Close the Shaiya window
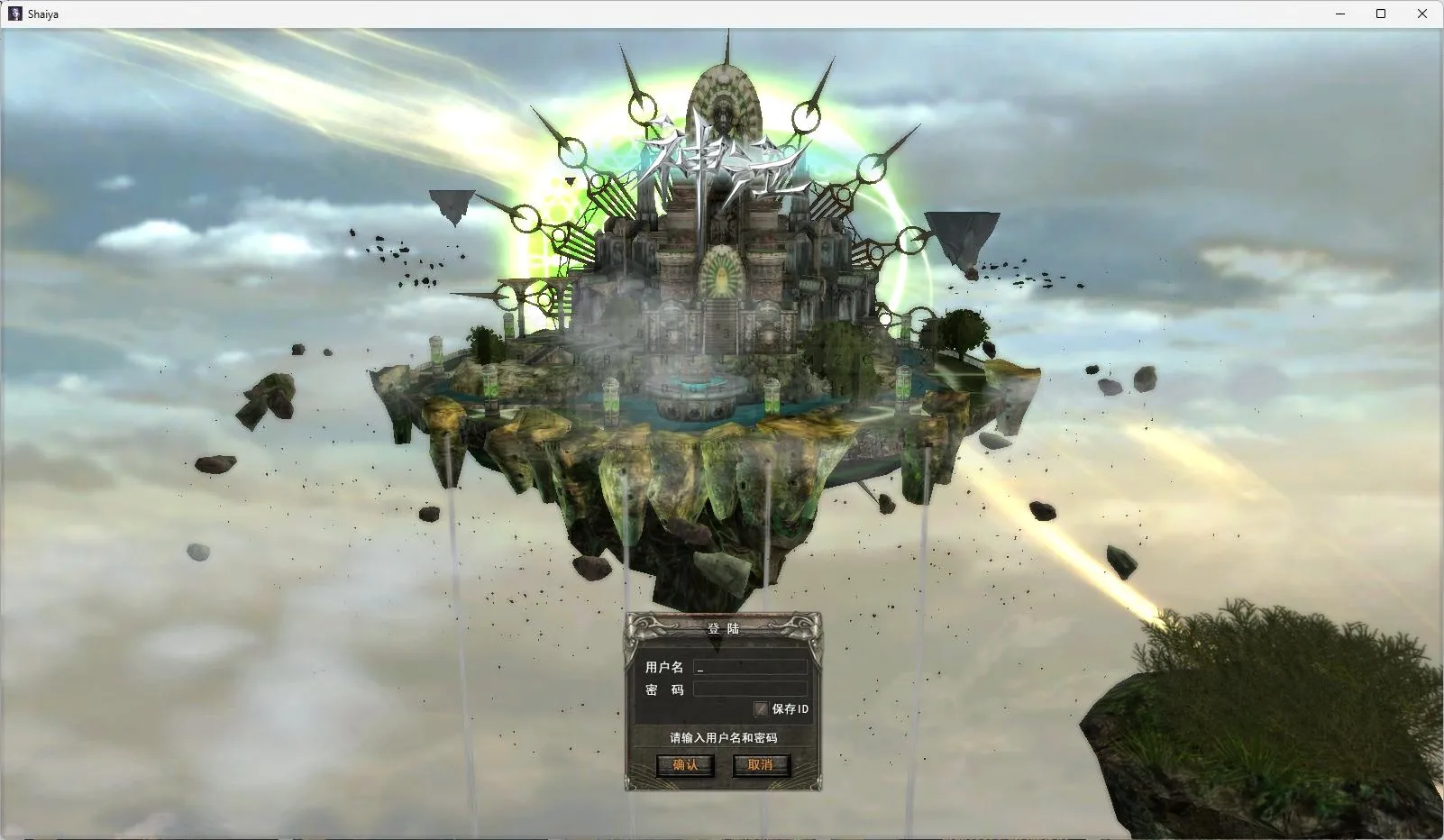This screenshot has height=840, width=1444. pos(1422,14)
